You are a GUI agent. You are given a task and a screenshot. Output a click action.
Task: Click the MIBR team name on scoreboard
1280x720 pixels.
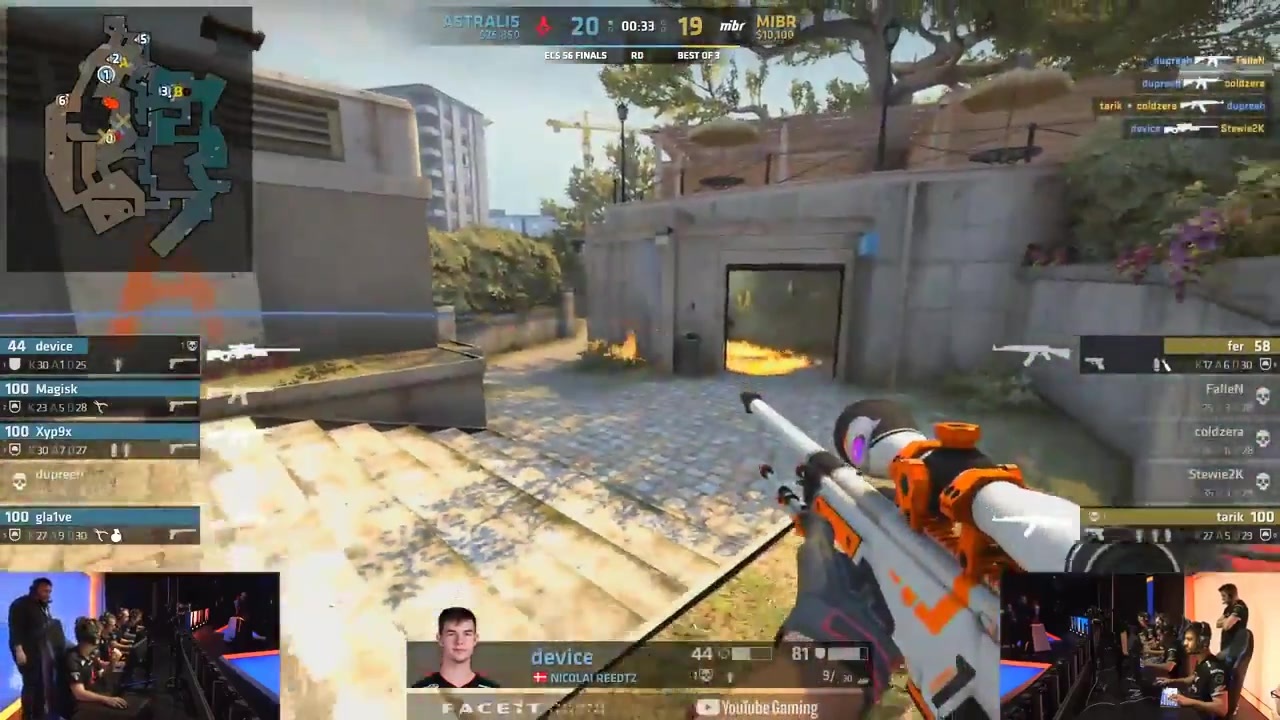coord(776,22)
